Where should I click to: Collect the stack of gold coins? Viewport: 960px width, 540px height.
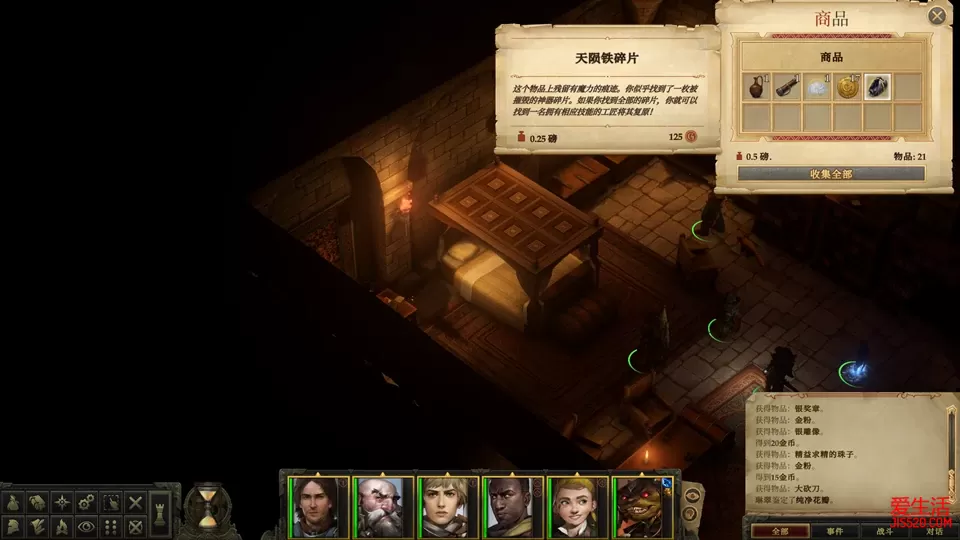847,87
